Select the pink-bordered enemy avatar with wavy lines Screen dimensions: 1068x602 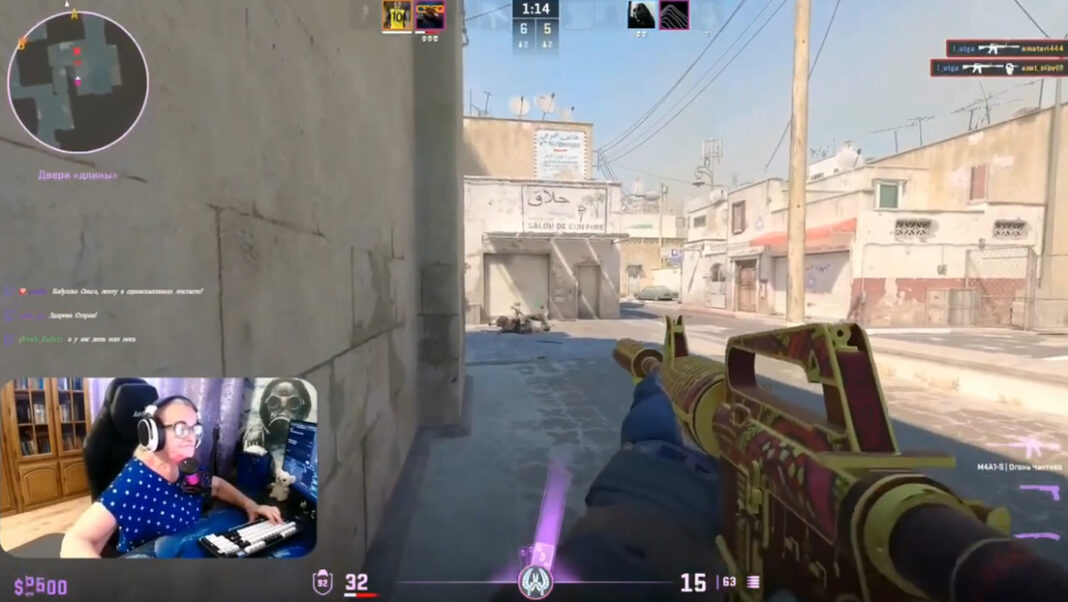tap(674, 14)
